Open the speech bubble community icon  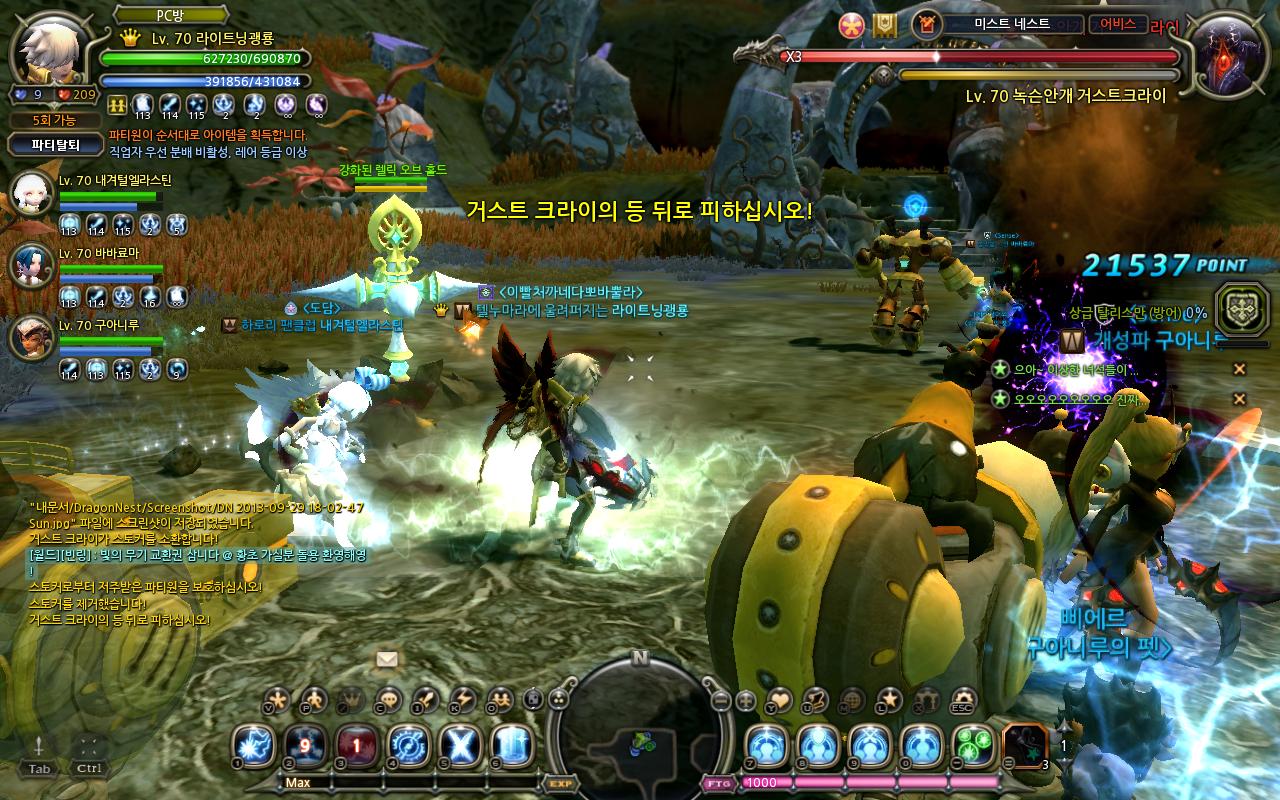click(x=390, y=699)
